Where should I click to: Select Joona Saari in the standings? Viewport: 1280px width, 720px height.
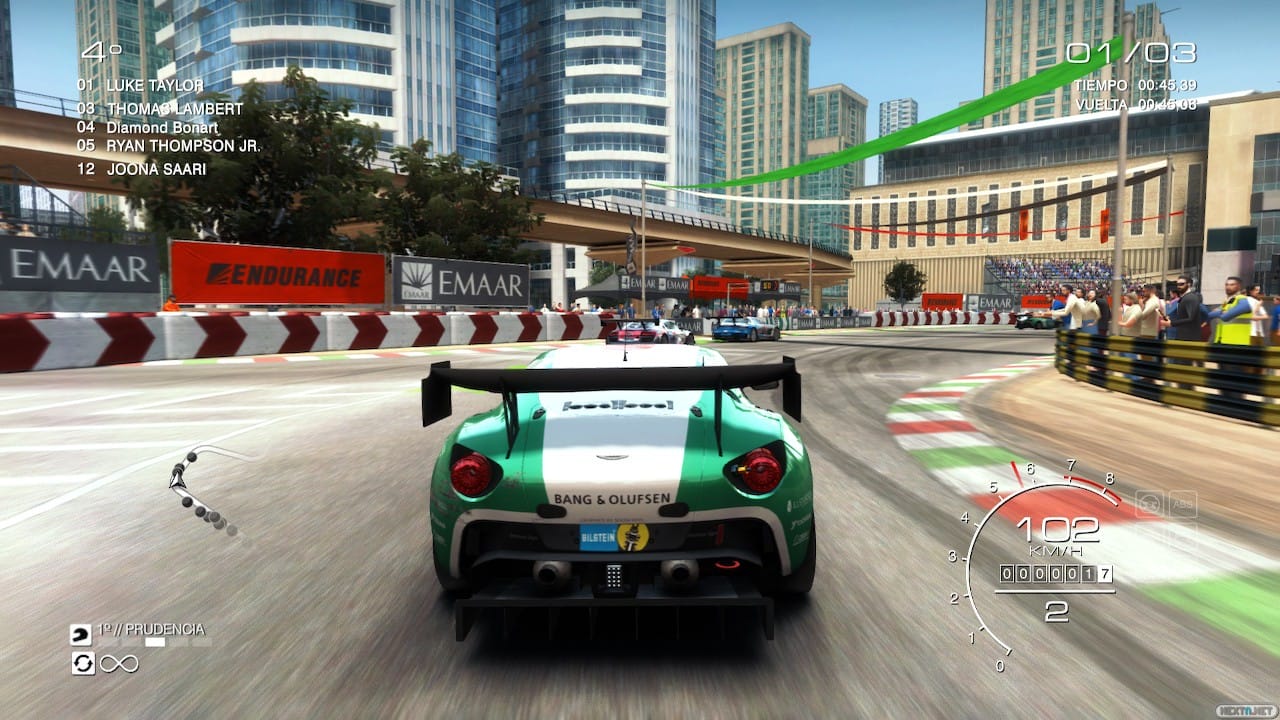tap(156, 169)
